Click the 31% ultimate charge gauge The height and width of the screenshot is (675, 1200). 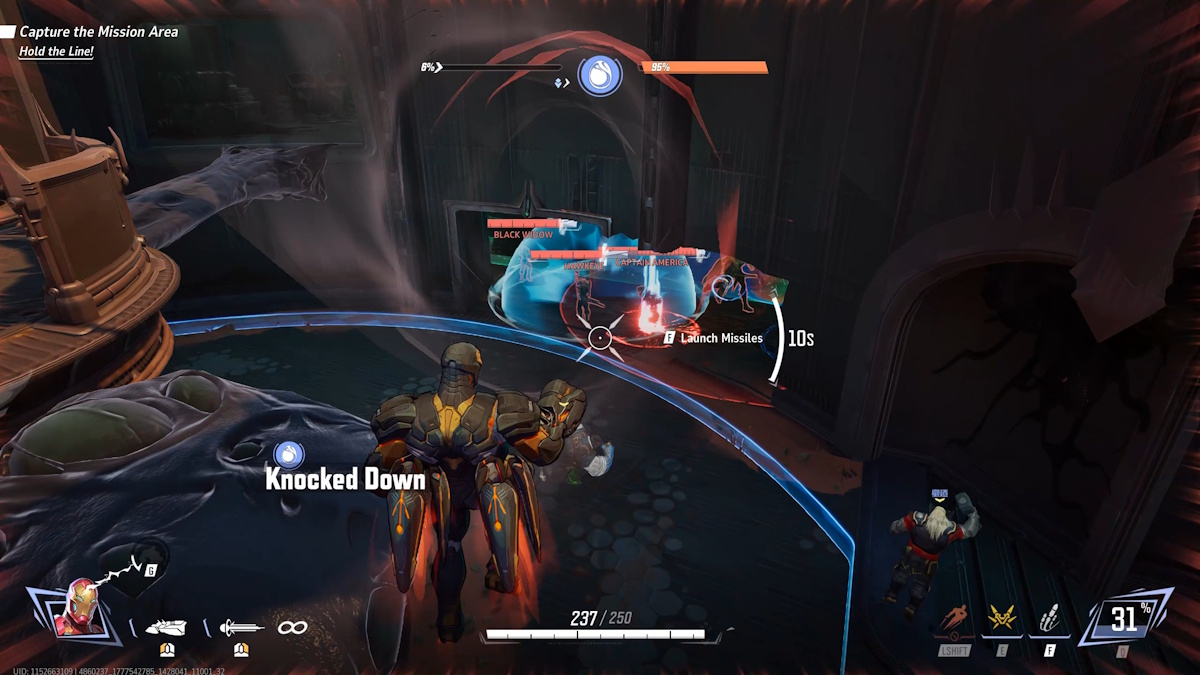coord(1125,619)
